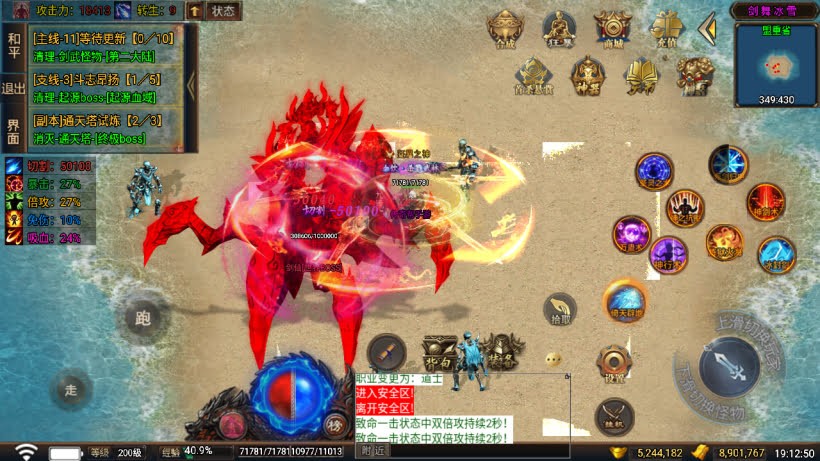Open the golden book 天书 icon
820x461 pixels.
640,75
